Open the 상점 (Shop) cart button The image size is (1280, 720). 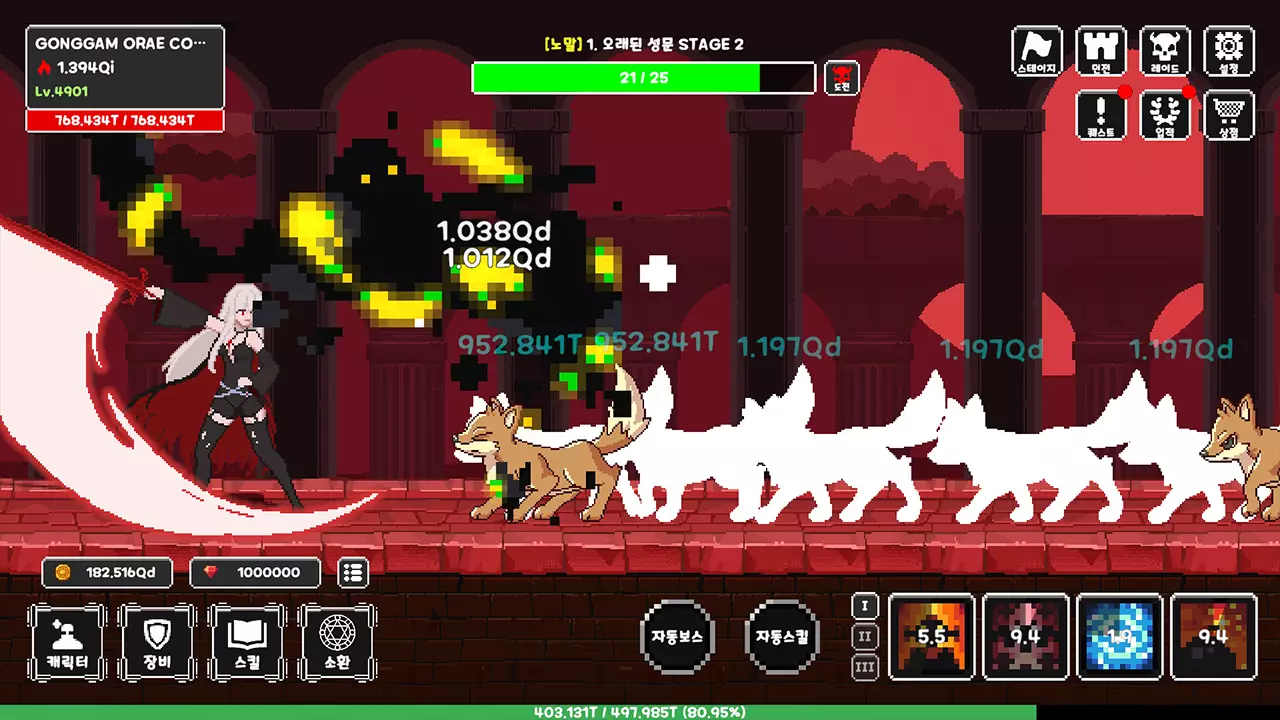[x=1229, y=115]
